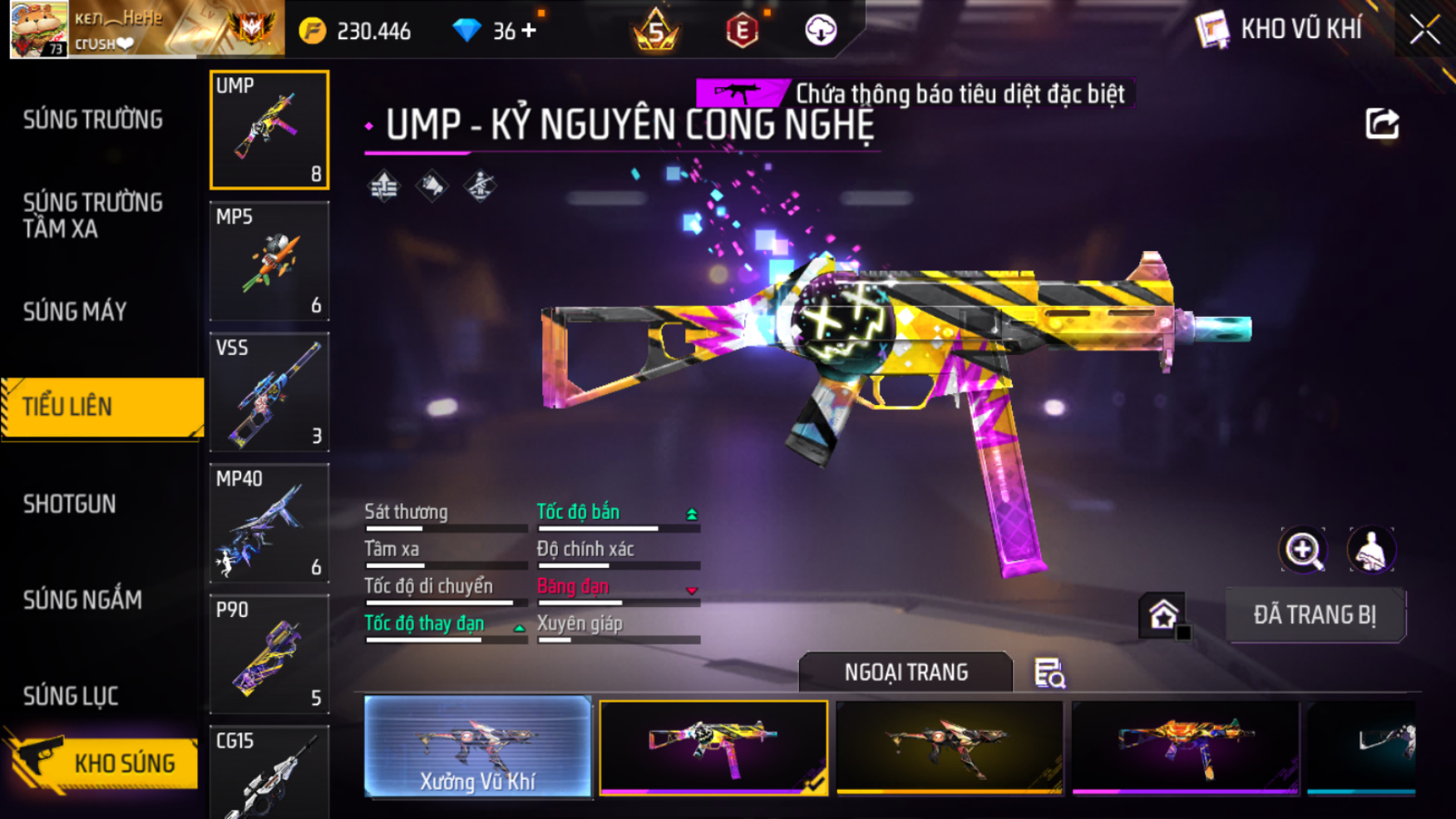1456x819 pixels.
Task: Click the home icon beside equip button
Action: (1162, 615)
